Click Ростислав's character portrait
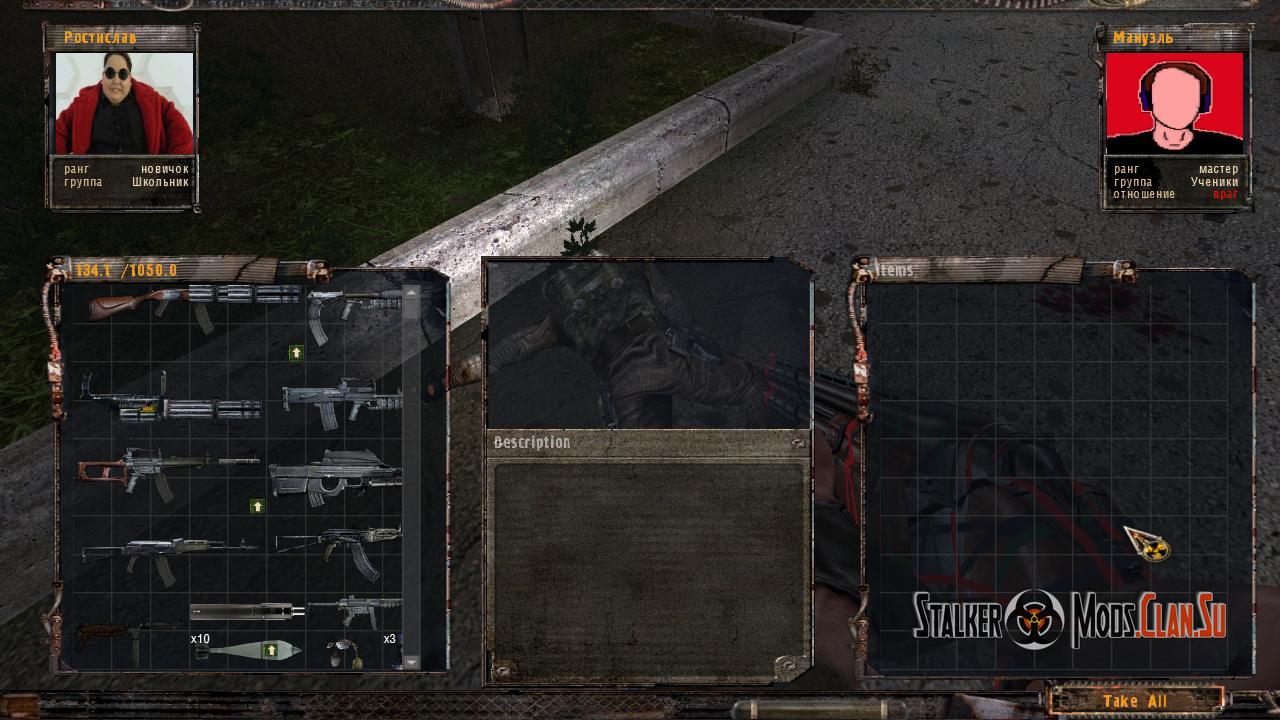The height and width of the screenshot is (720, 1280). (x=124, y=104)
